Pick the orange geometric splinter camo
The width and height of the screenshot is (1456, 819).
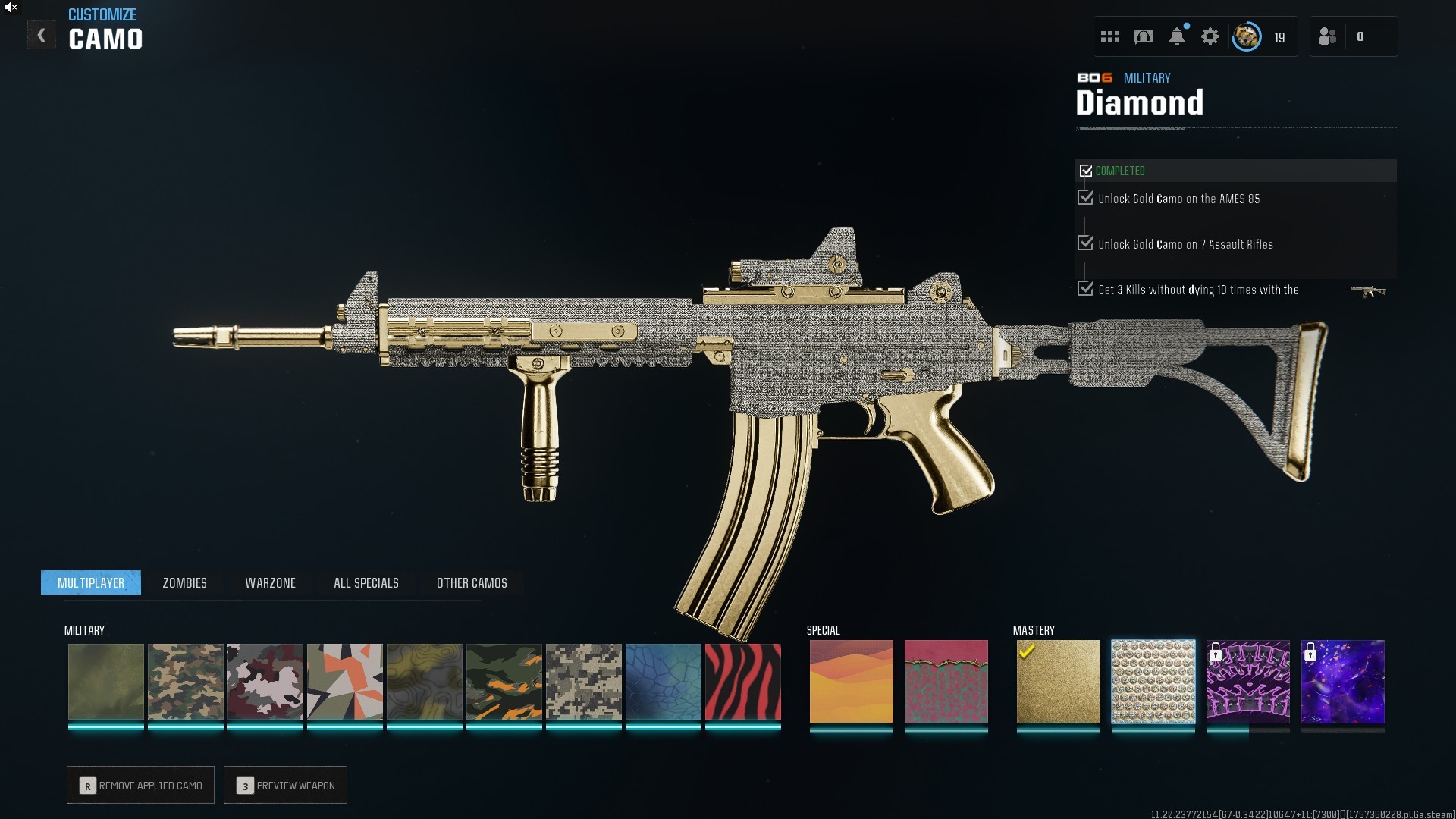pos(344,682)
